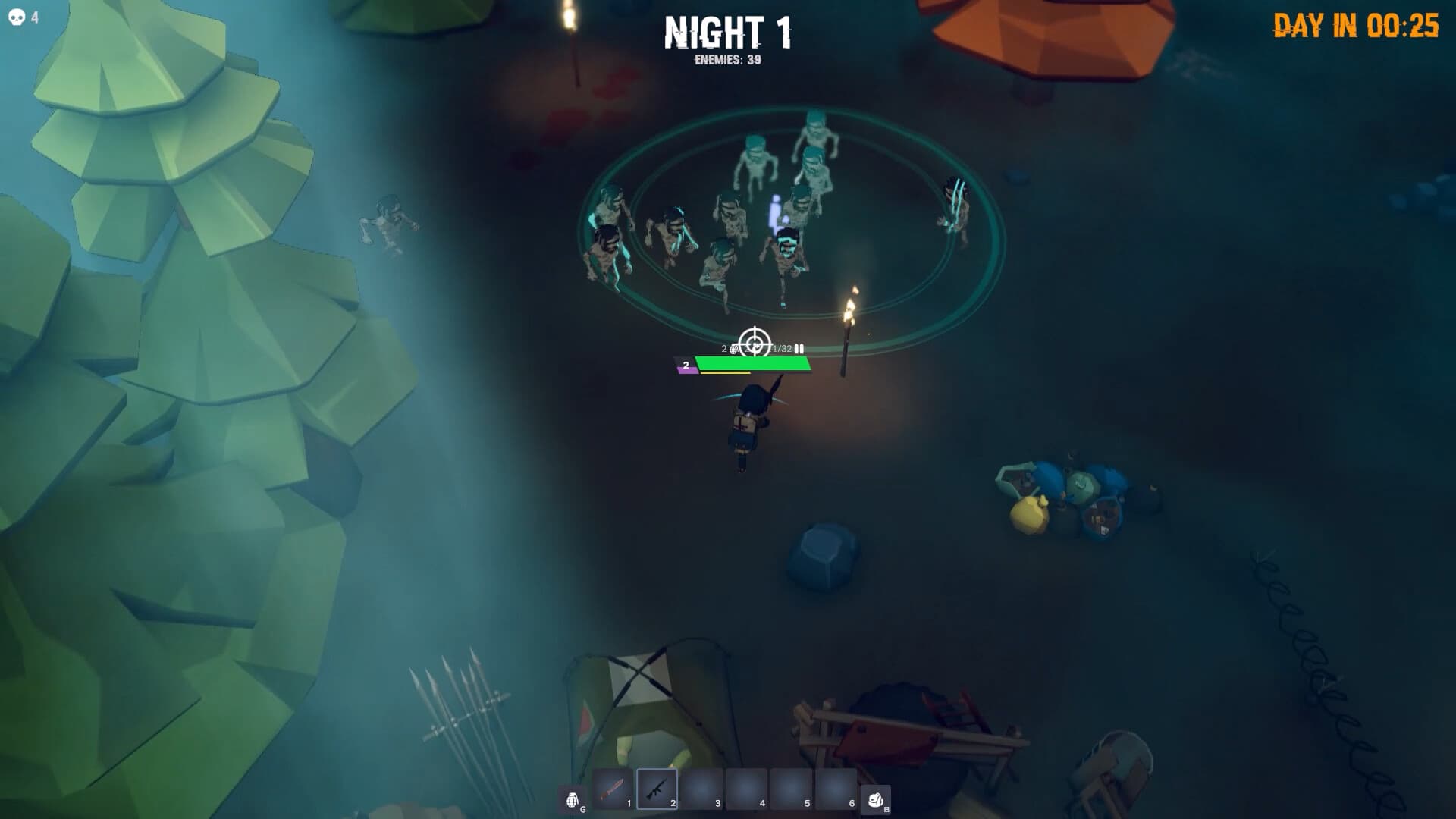This screenshot has height=819, width=1456.
Task: Click the grenade count icon above the player
Action: click(x=733, y=348)
